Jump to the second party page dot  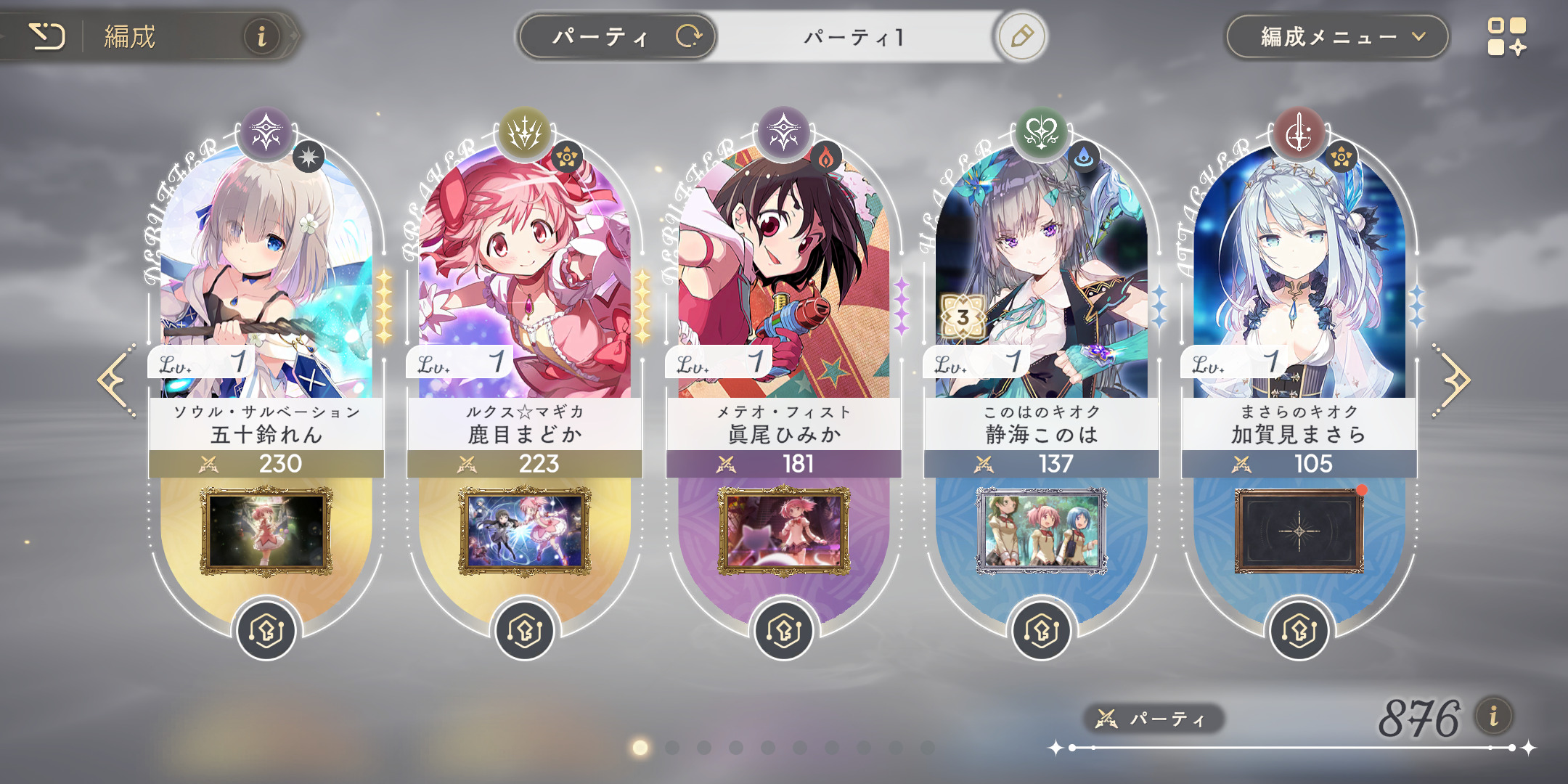coord(672,747)
